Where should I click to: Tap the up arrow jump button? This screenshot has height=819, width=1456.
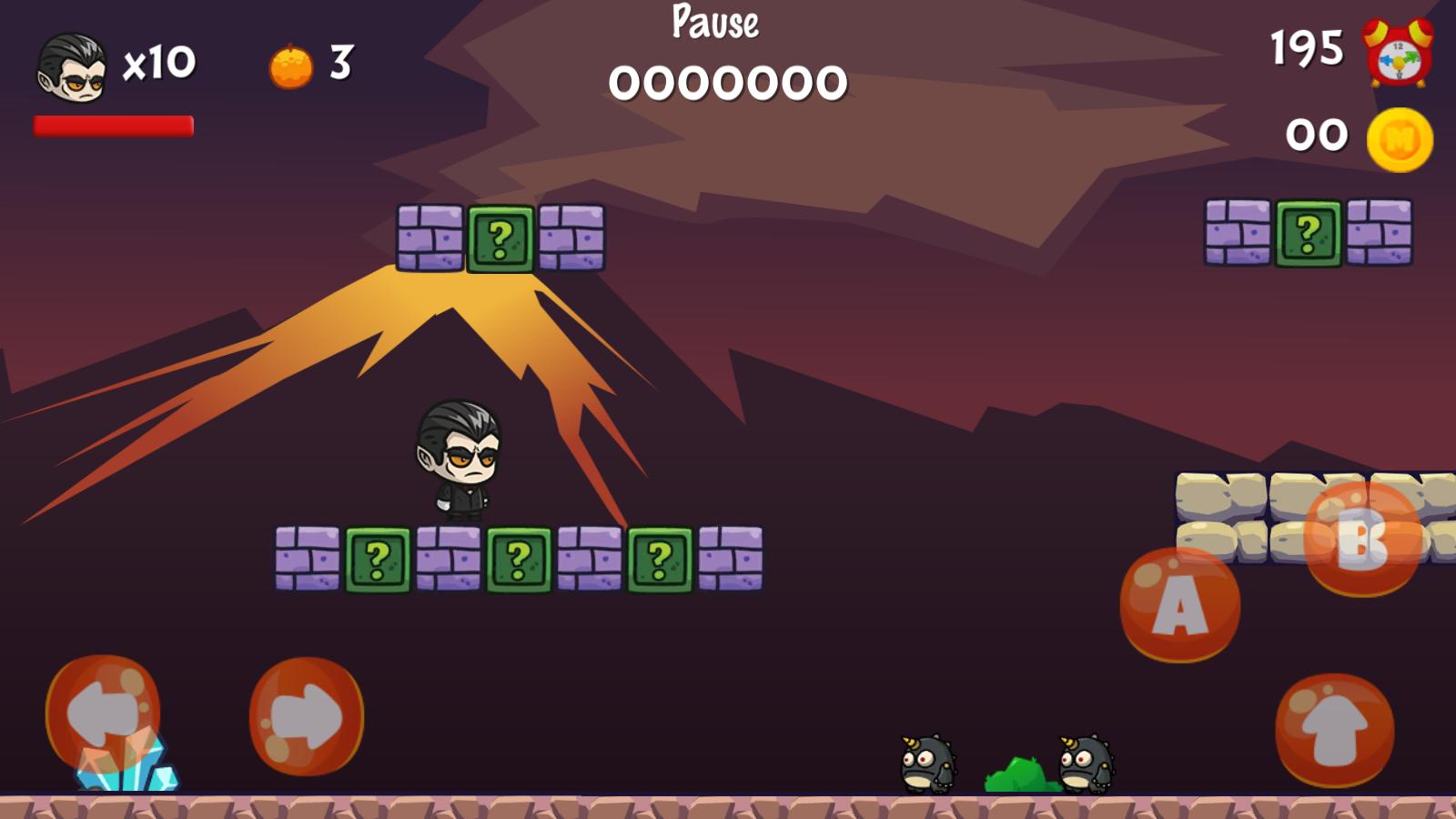pos(1334,730)
